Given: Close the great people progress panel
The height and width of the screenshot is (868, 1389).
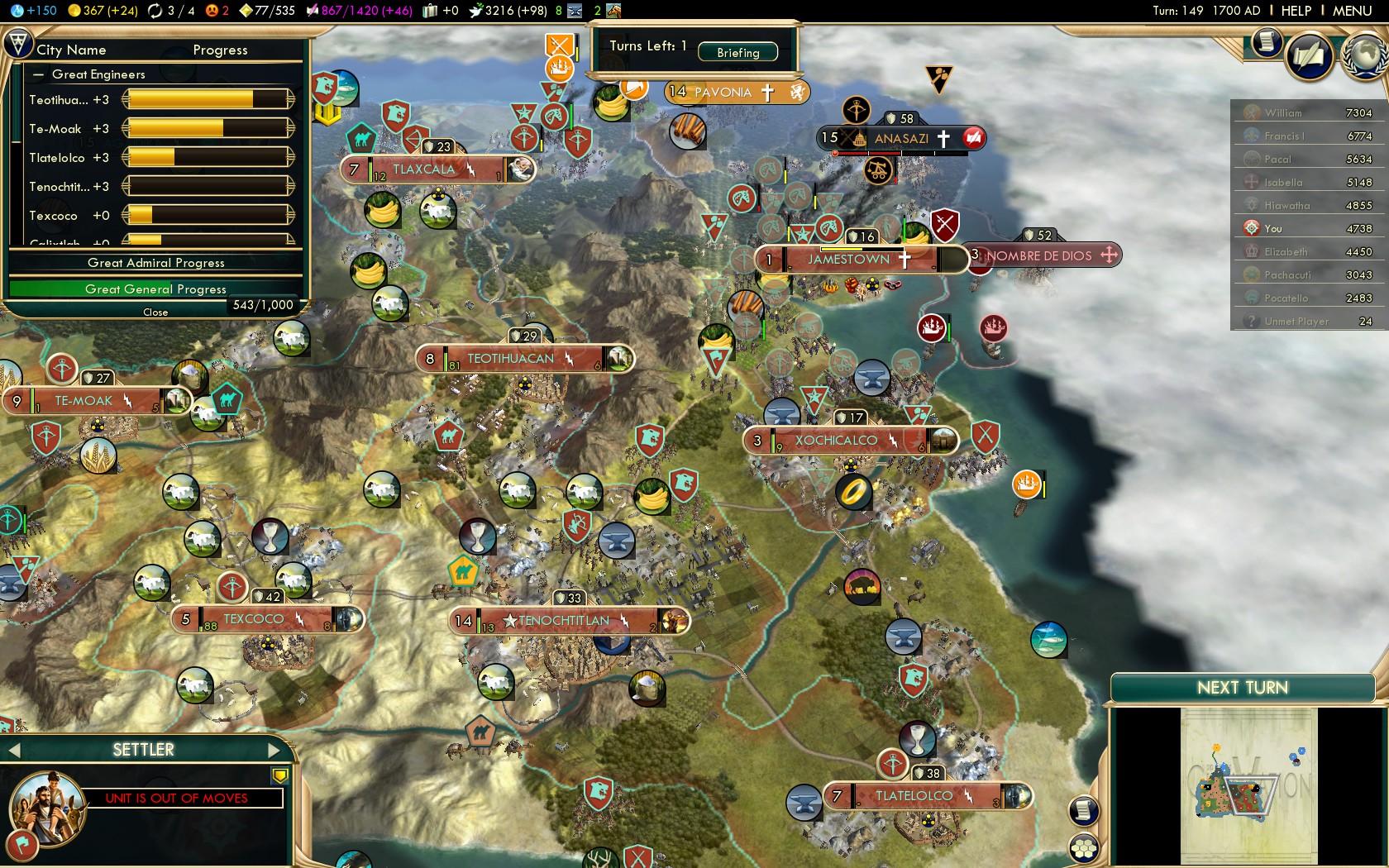Looking at the screenshot, I should click(x=155, y=312).
